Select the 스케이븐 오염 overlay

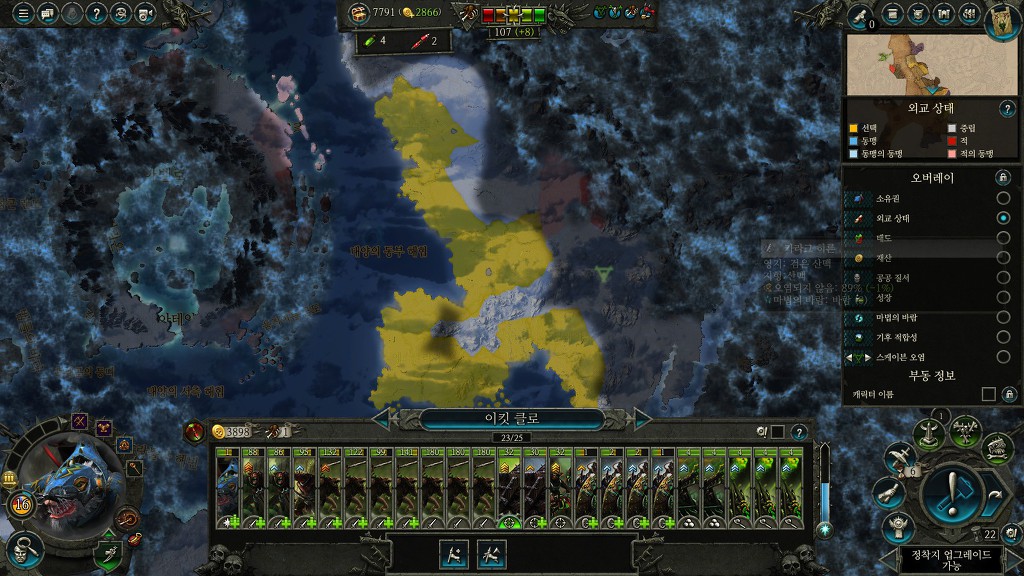pos(1003,357)
